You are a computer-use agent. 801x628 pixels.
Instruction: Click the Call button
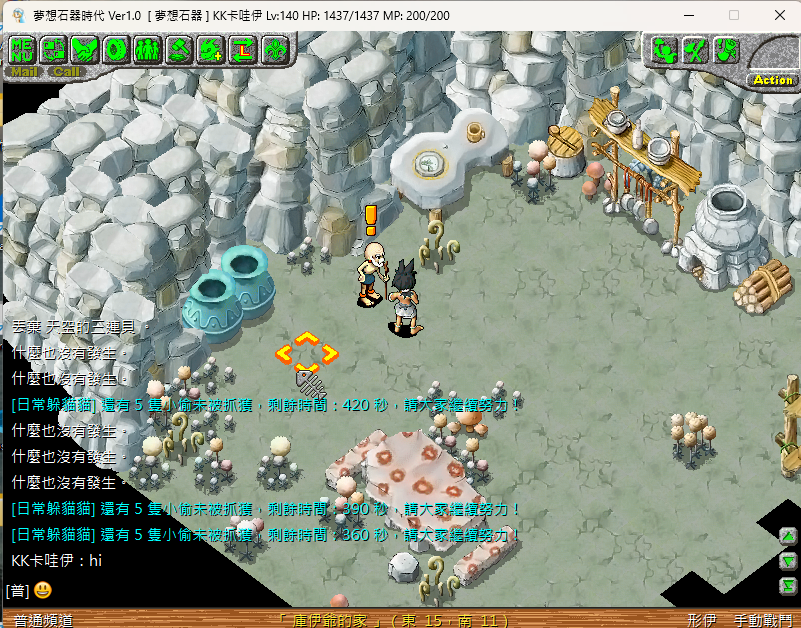tap(66, 71)
